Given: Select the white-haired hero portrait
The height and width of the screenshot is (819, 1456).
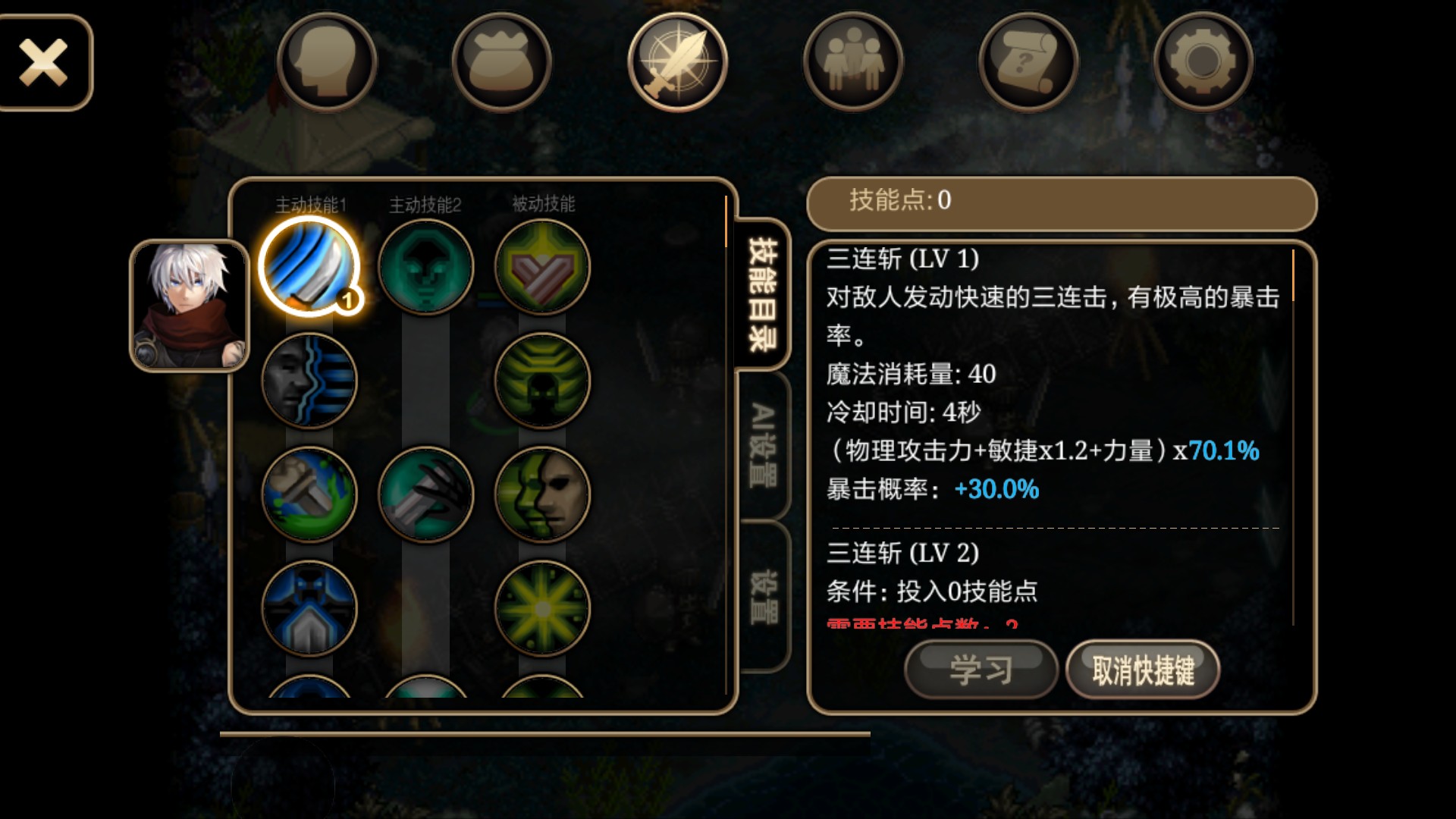Looking at the screenshot, I should coord(190,306).
